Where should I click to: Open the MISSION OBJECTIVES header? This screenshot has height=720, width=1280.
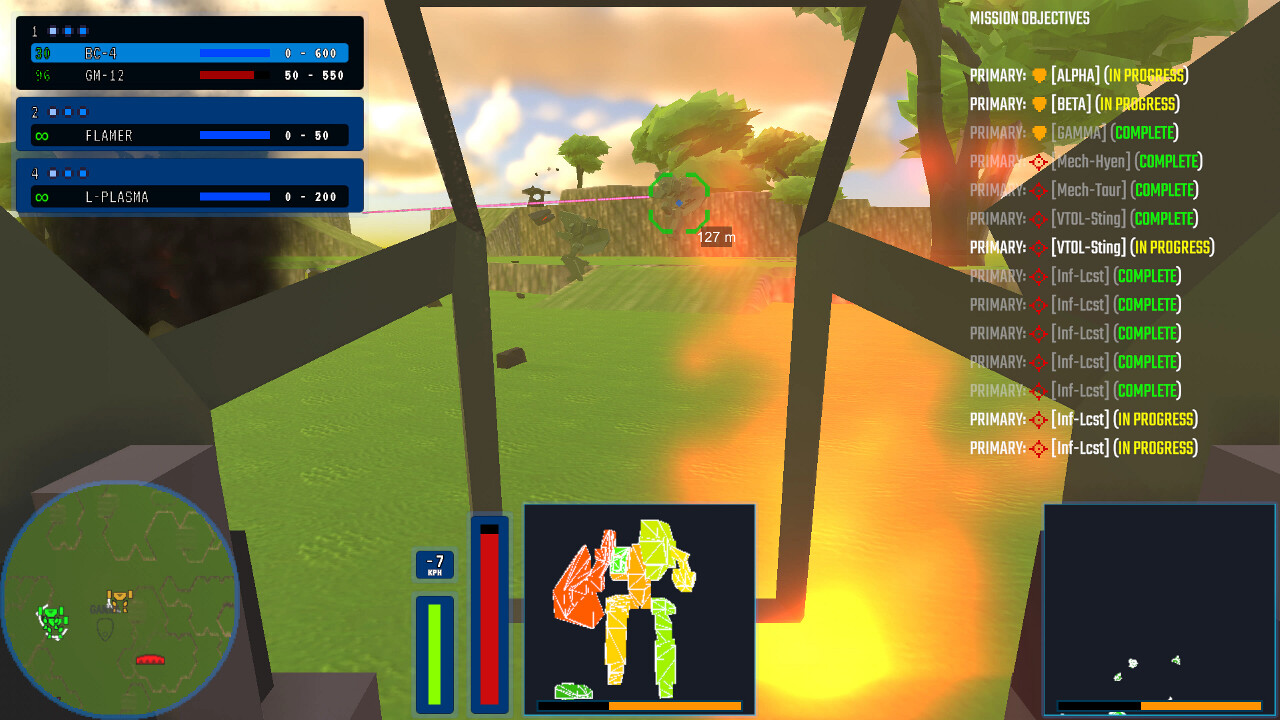click(1030, 18)
